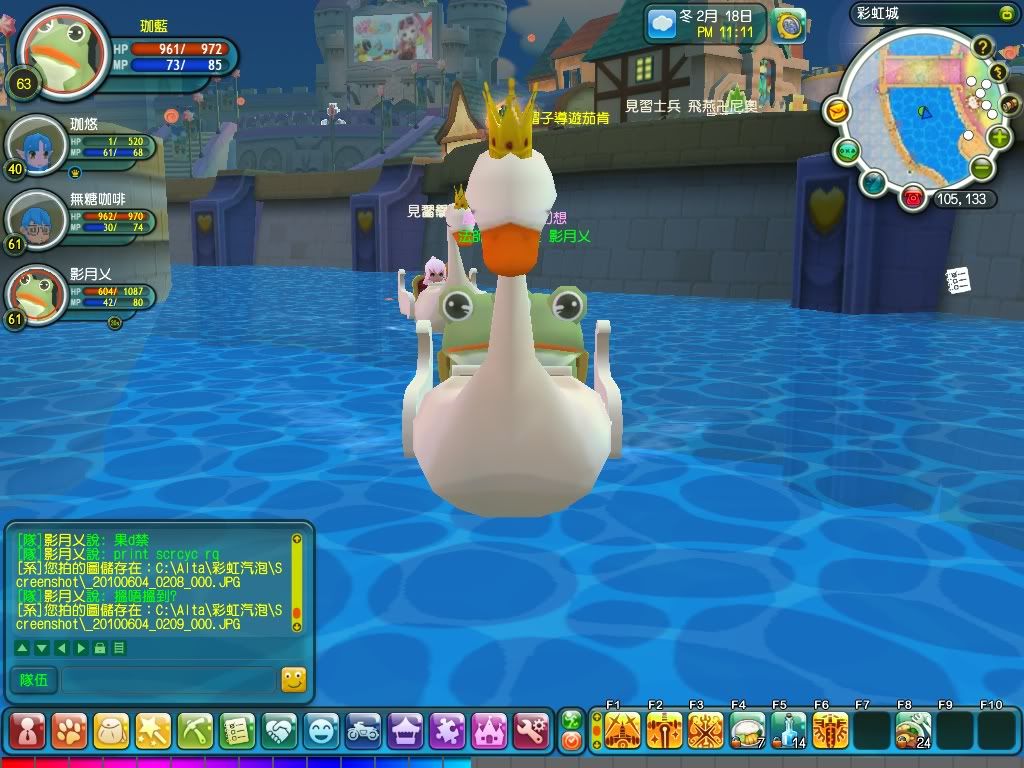
Task: Open the paw print pet menu
Action: [x=69, y=731]
